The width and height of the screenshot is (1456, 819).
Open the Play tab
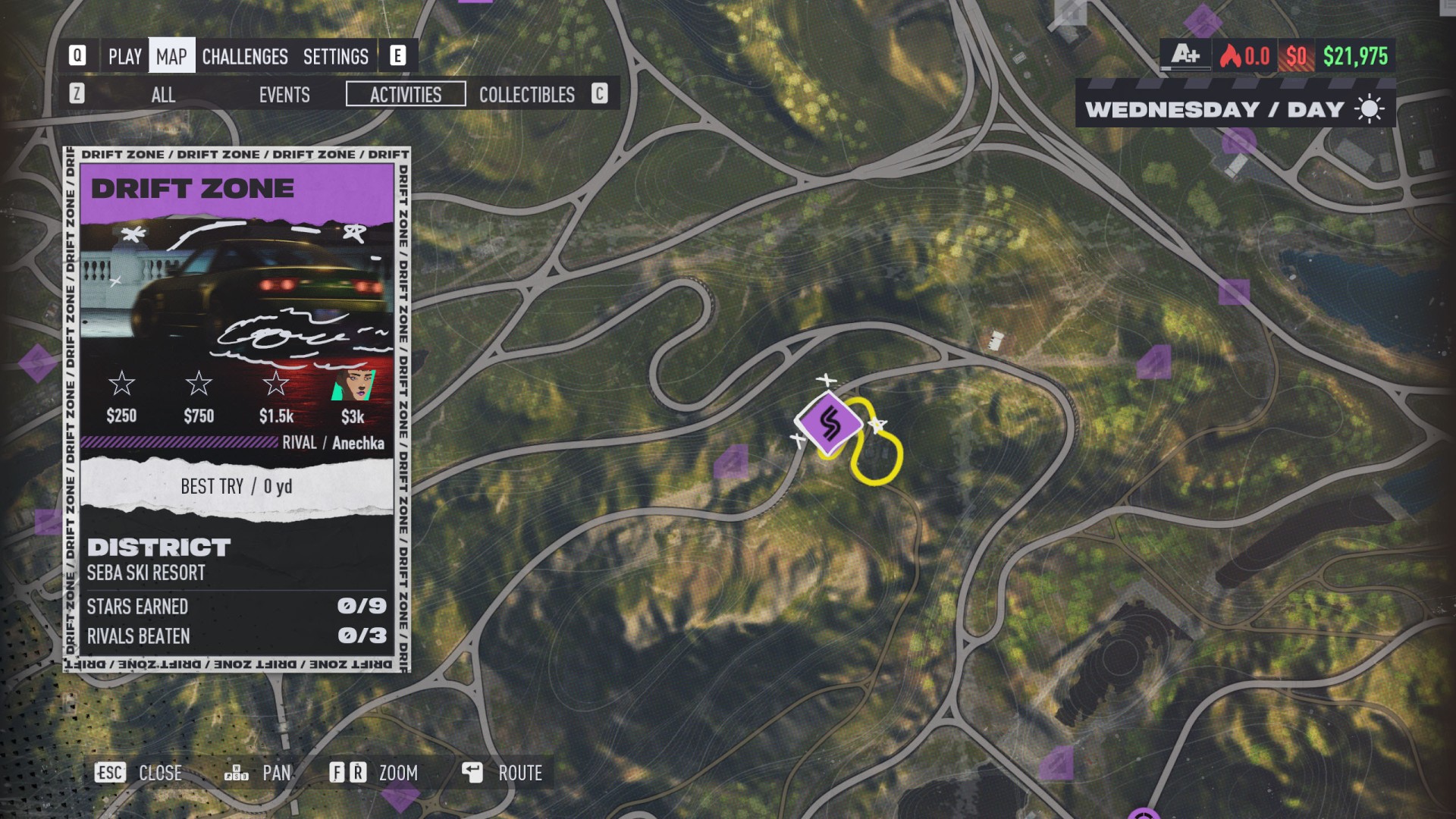click(124, 57)
